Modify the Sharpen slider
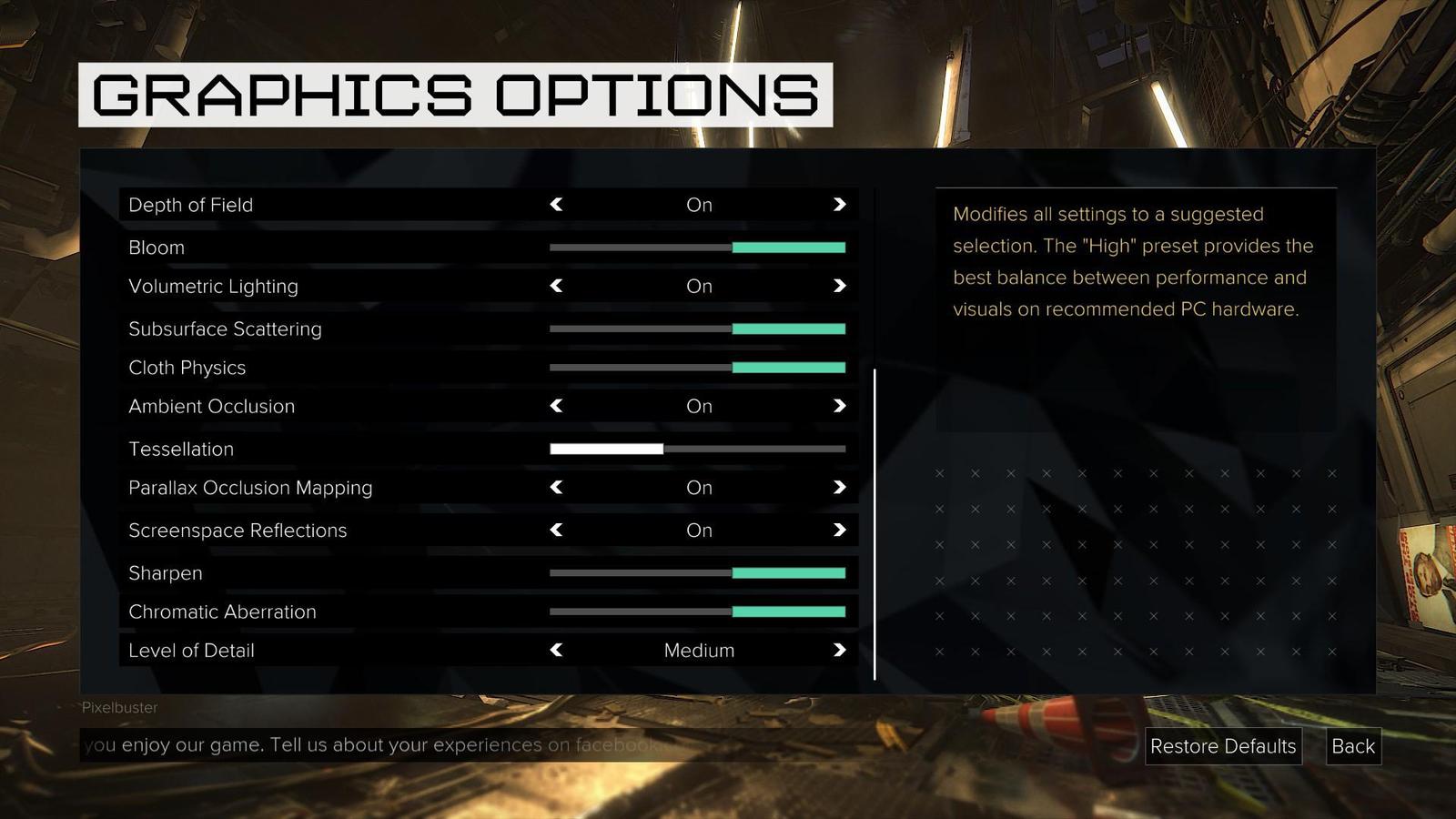The image size is (1456, 819). 698,573
